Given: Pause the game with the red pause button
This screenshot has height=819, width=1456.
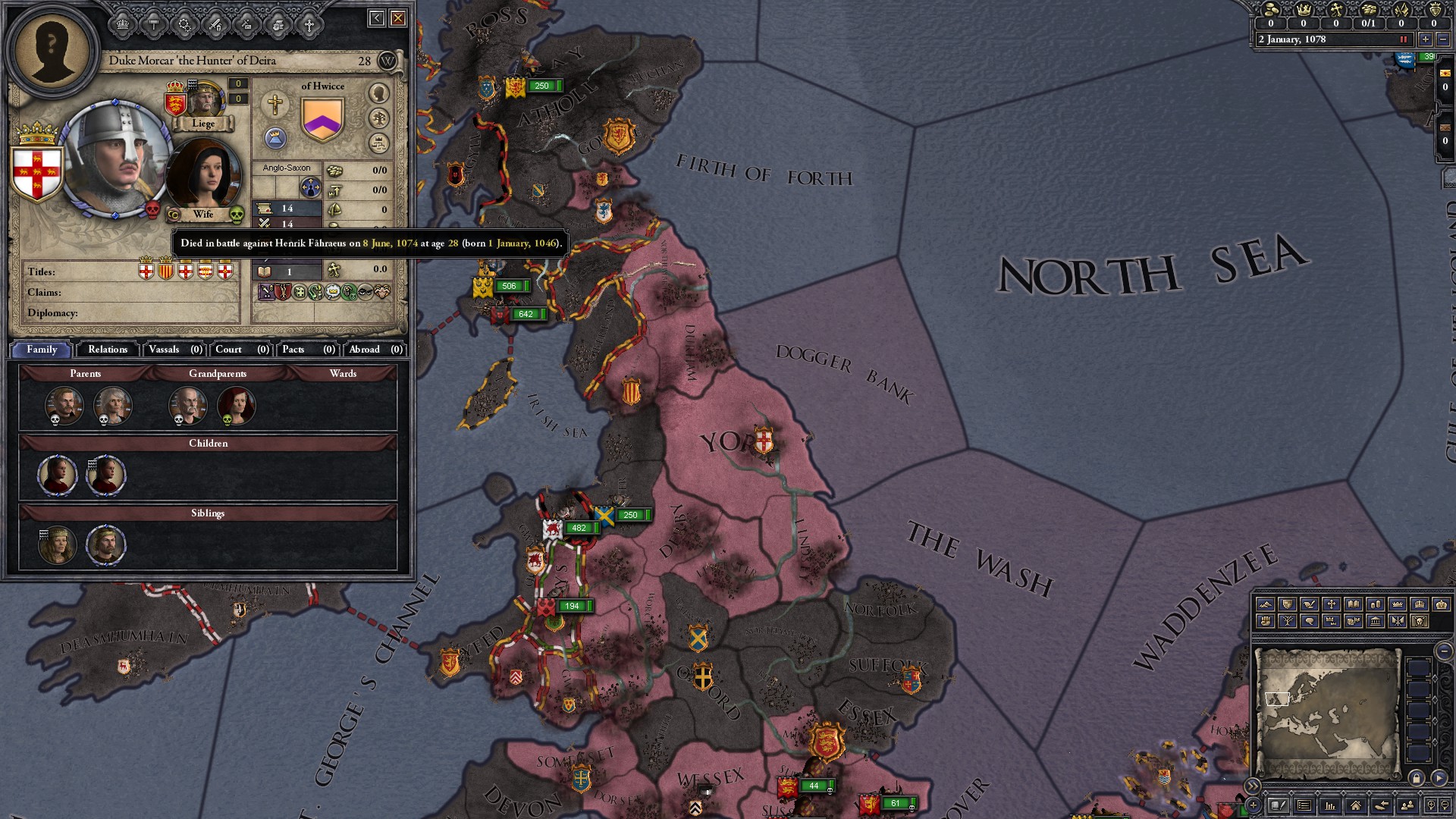Looking at the screenshot, I should [x=1404, y=39].
